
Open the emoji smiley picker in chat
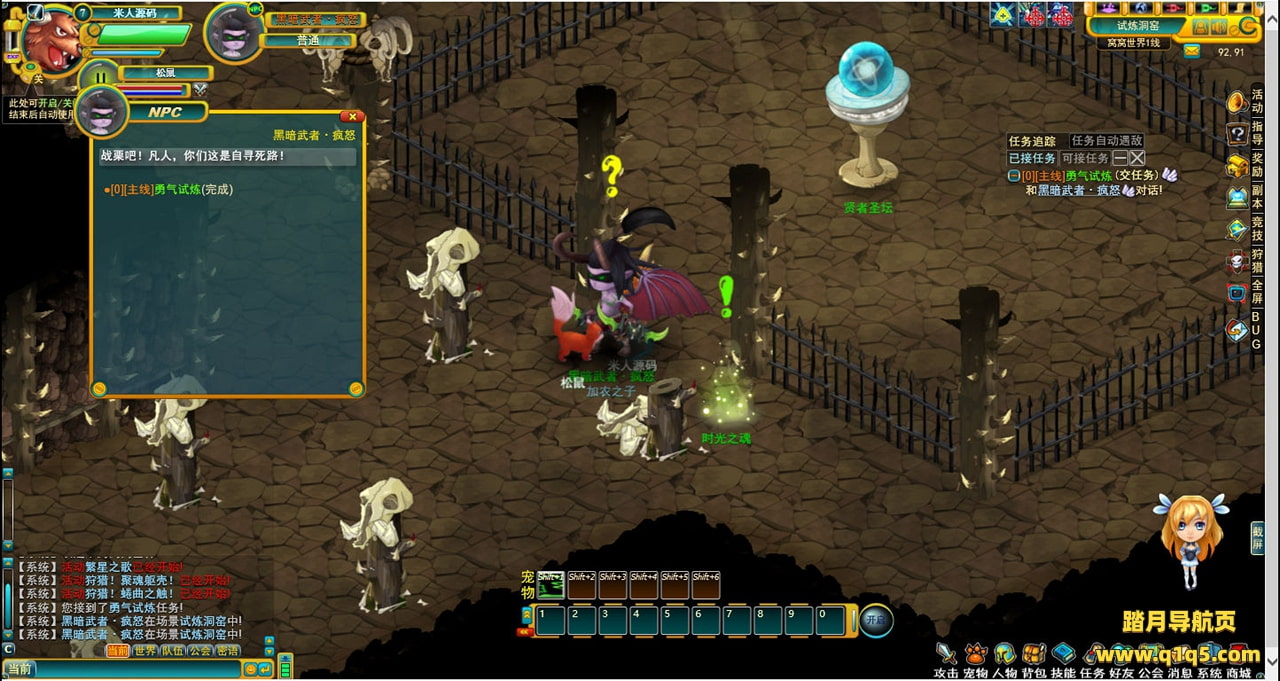250,669
